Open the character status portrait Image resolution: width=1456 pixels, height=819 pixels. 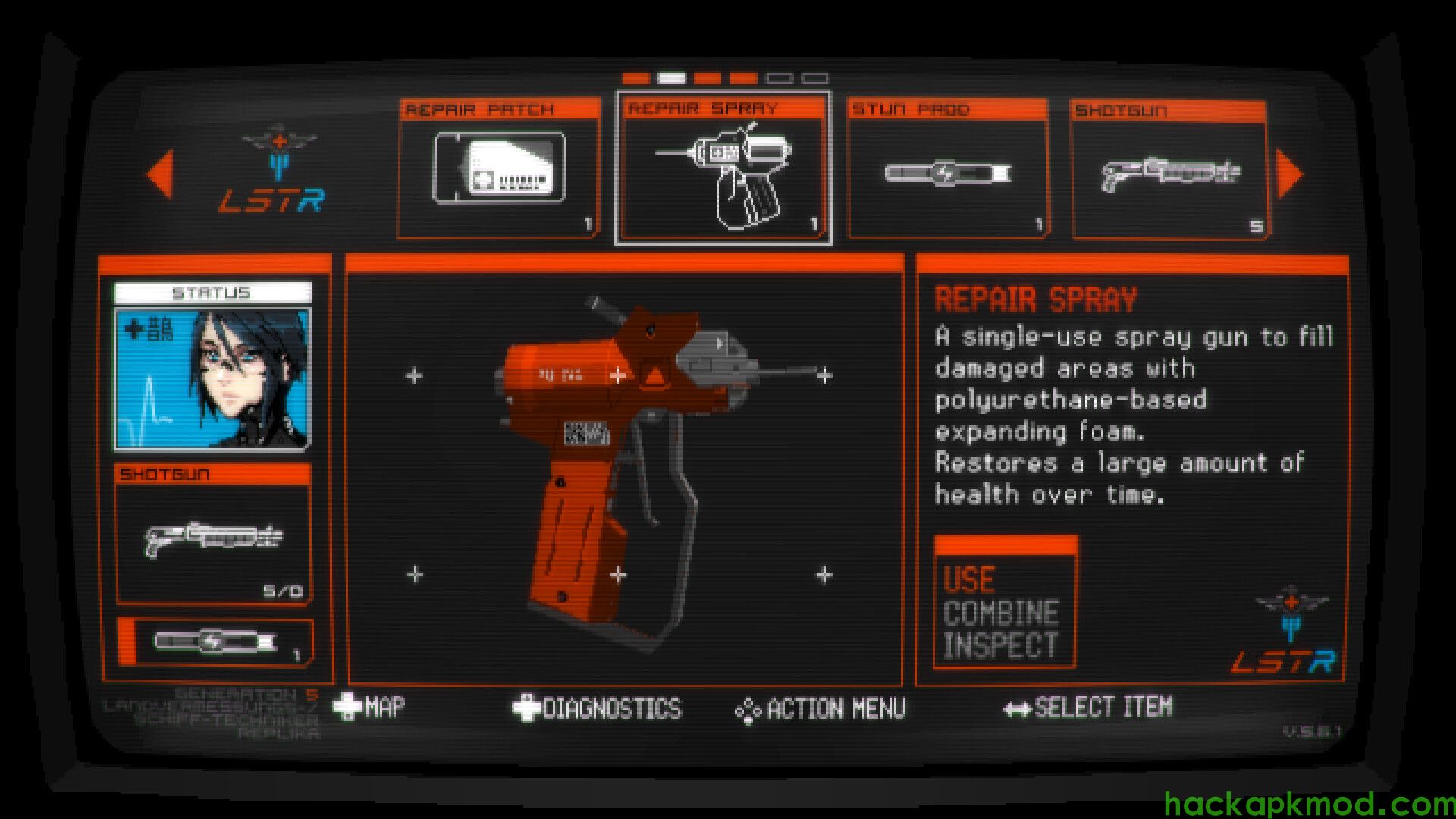212,378
